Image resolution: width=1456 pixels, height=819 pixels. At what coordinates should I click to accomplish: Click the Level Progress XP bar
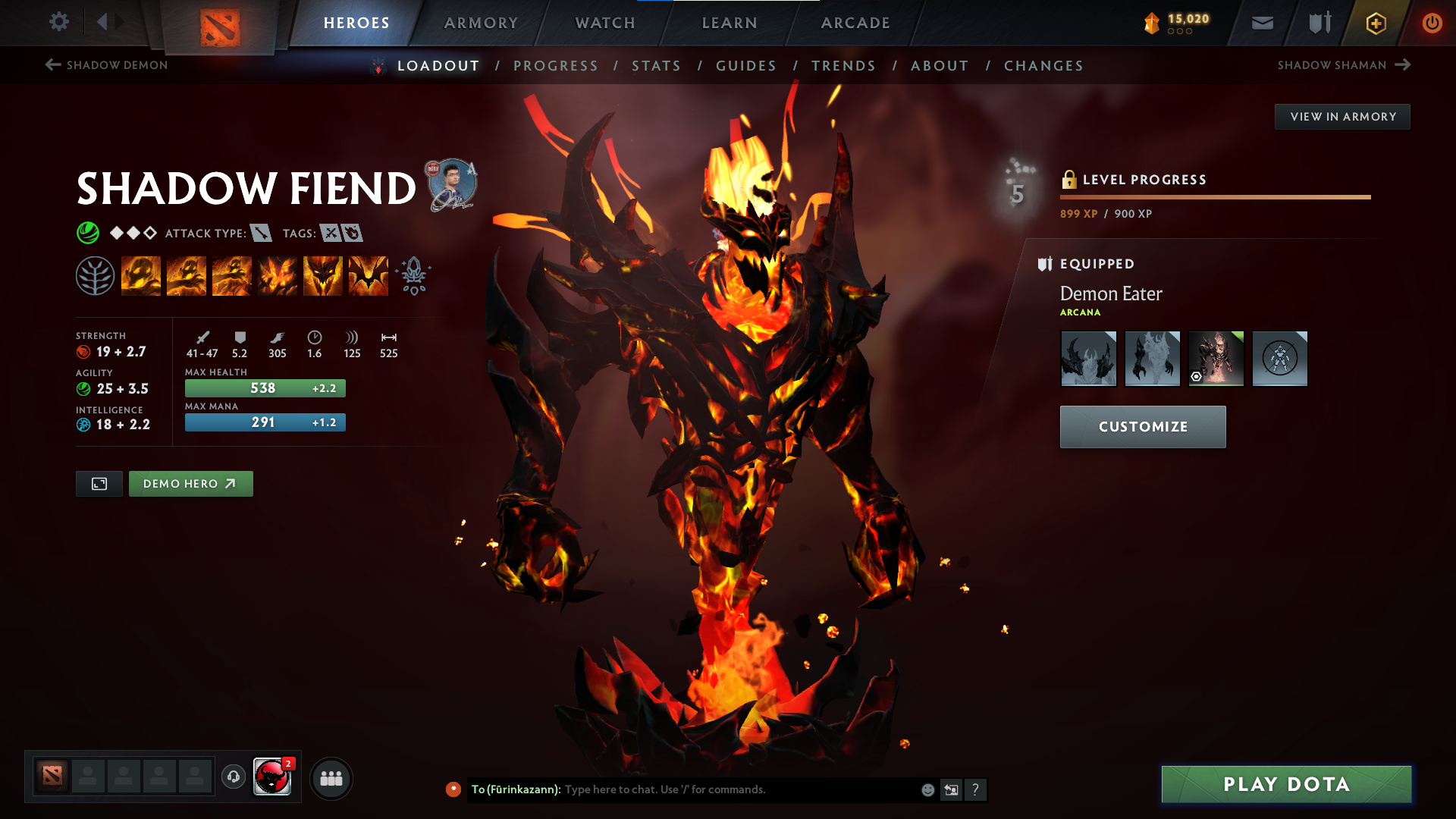[1213, 198]
